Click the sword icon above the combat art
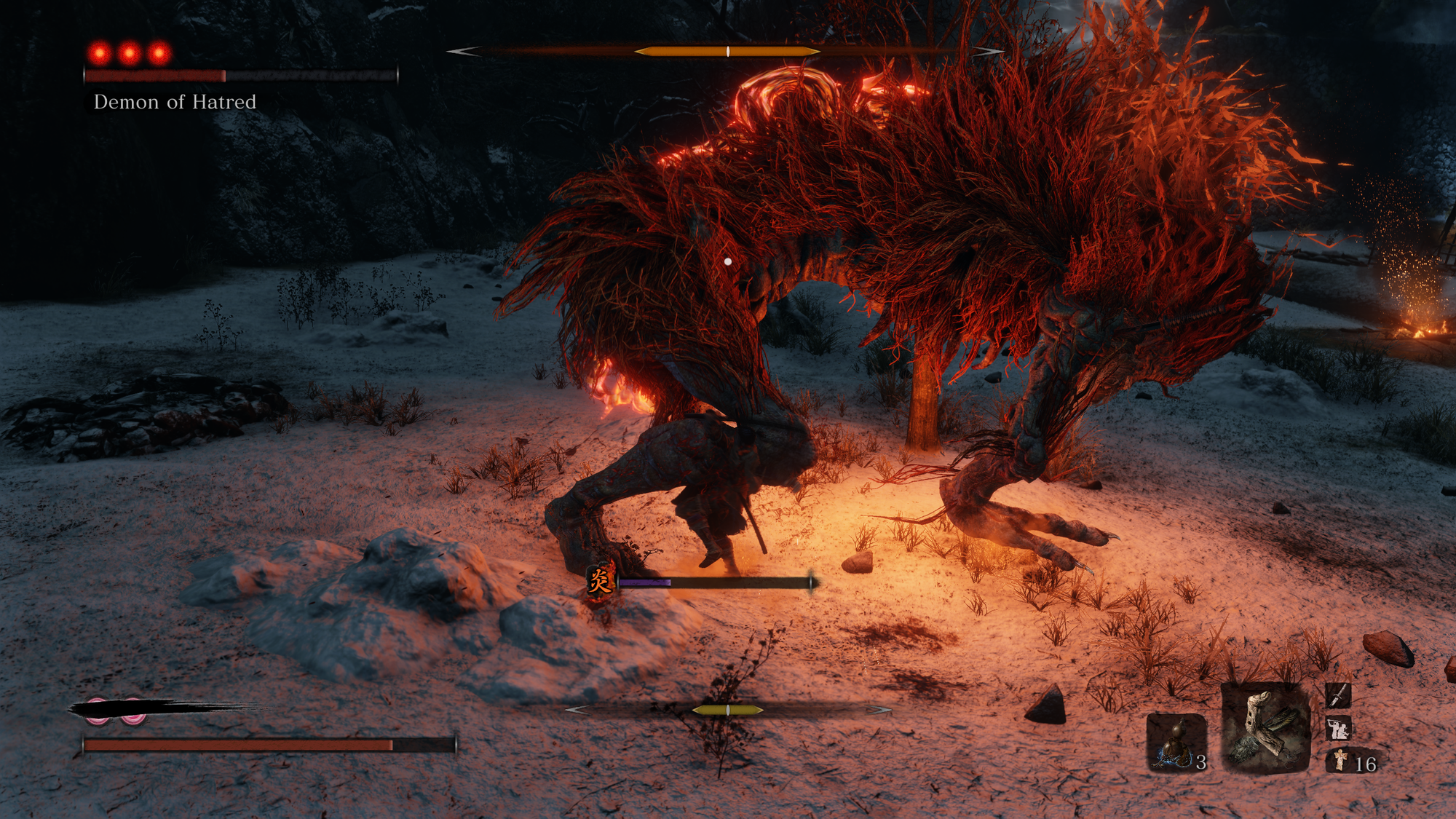Screen dimensions: 1456x819 pyautogui.click(x=1338, y=696)
